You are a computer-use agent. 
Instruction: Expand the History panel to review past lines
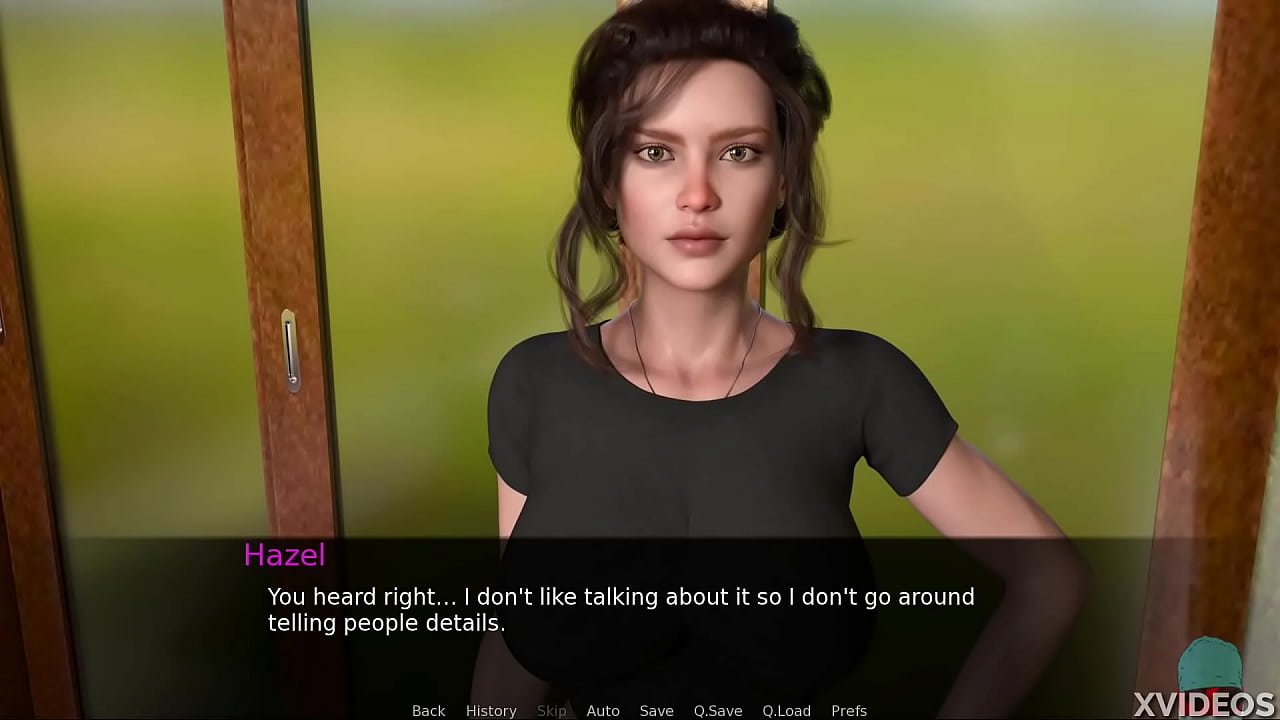(491, 710)
